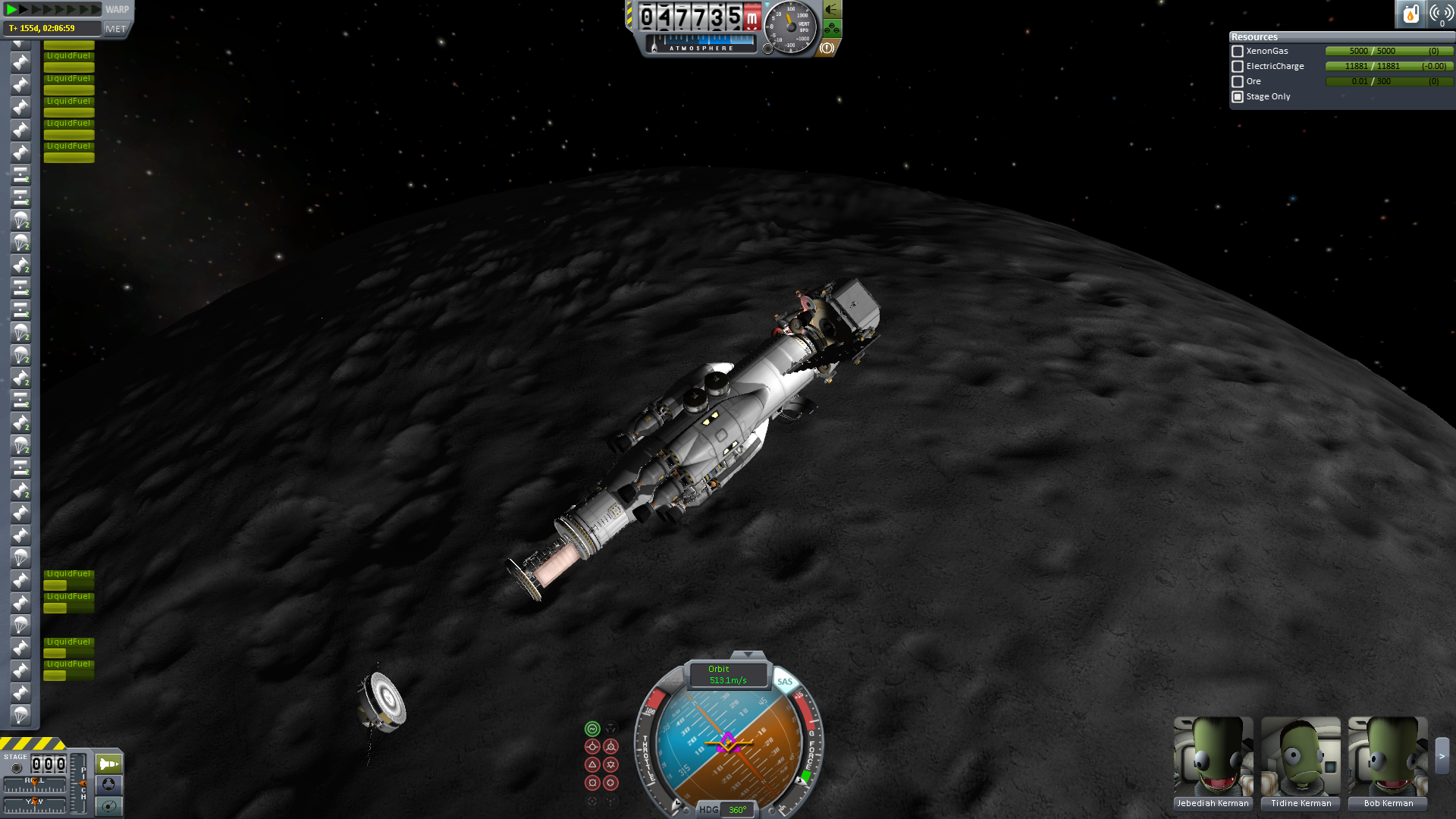Tick the ElectricCharge resource checkbox

[x=1238, y=67]
